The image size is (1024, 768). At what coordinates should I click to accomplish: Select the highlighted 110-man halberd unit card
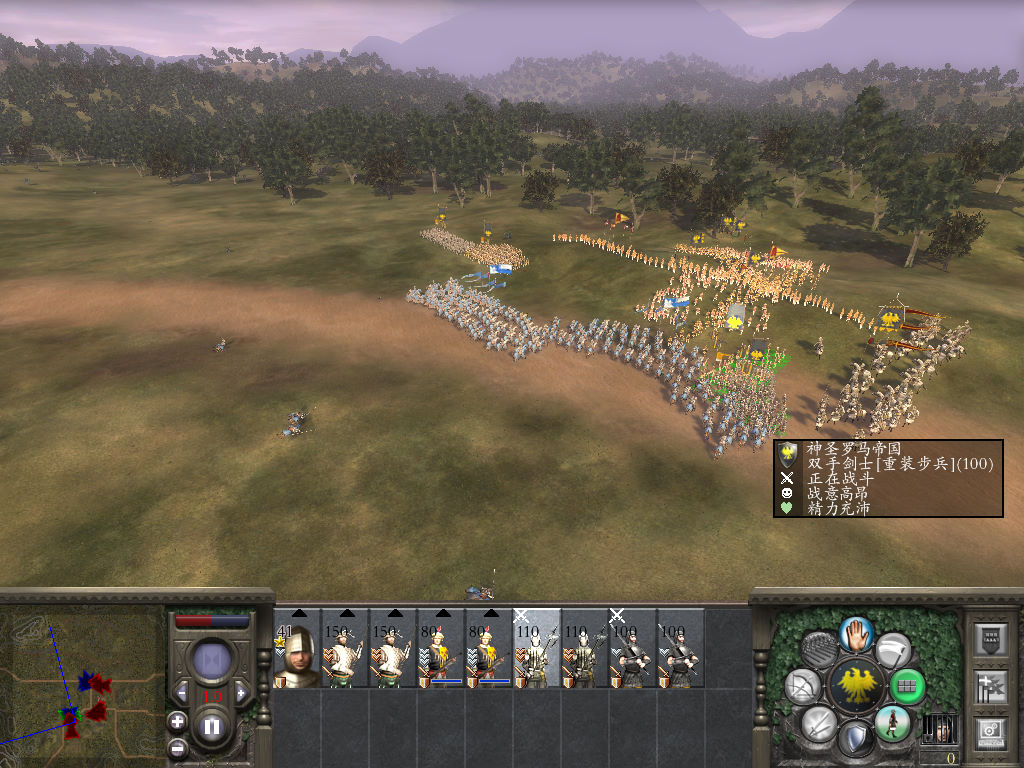click(537, 648)
